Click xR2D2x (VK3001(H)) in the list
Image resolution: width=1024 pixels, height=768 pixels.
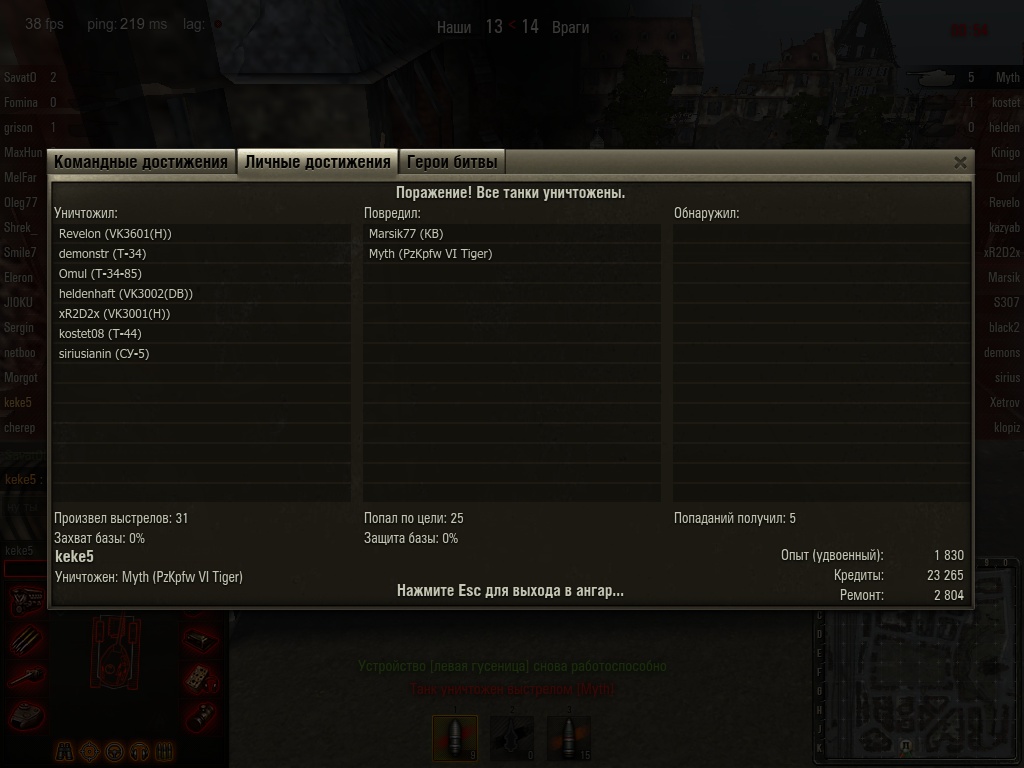[114, 314]
